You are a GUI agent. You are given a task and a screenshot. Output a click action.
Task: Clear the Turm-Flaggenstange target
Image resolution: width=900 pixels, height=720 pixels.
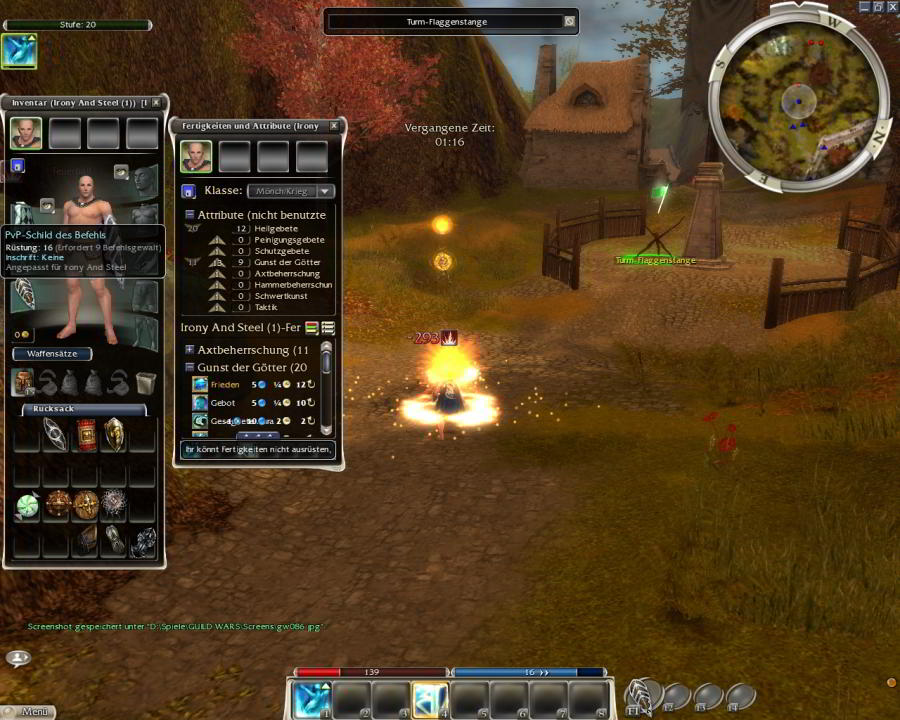pos(569,21)
